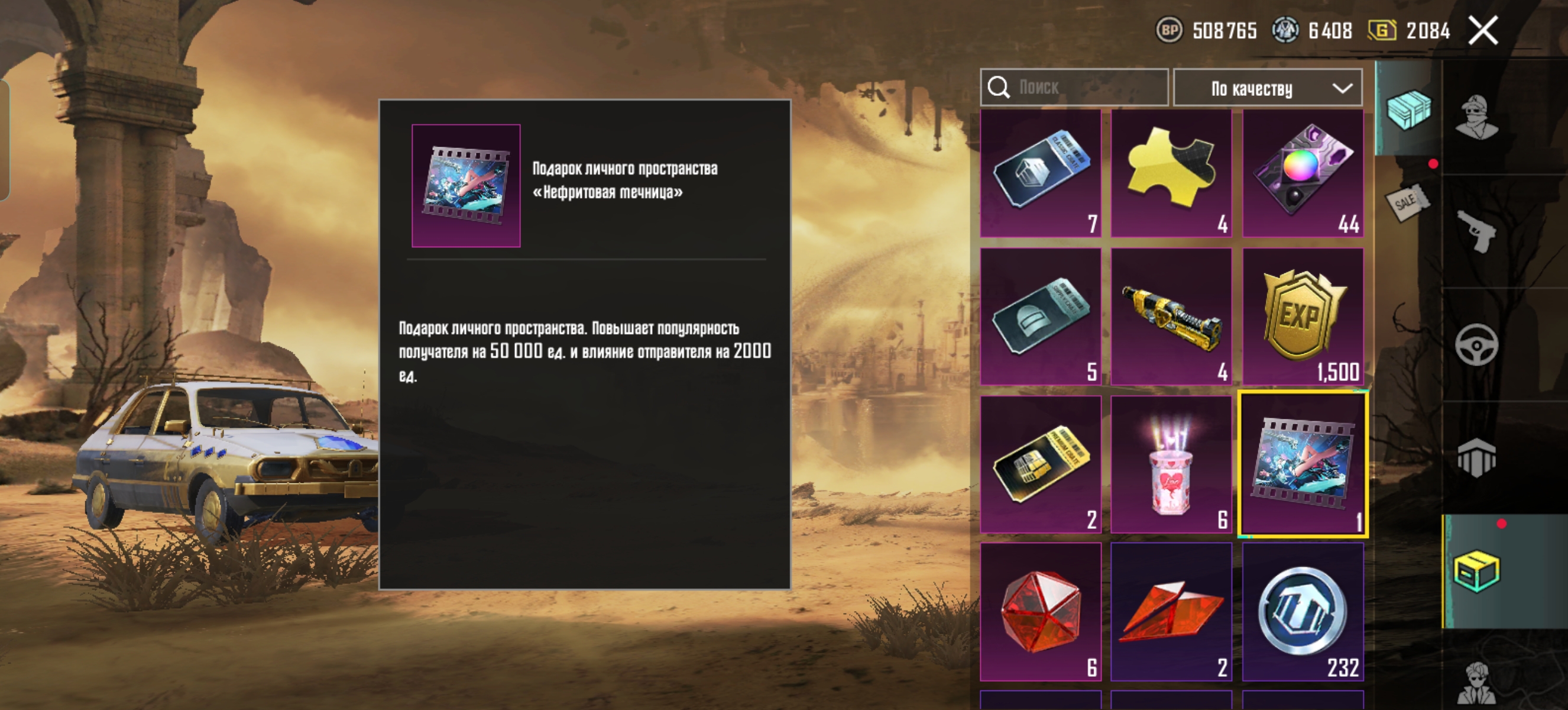The width and height of the screenshot is (1568, 710).
Task: Click the magnifying glass search icon
Action: 999,88
